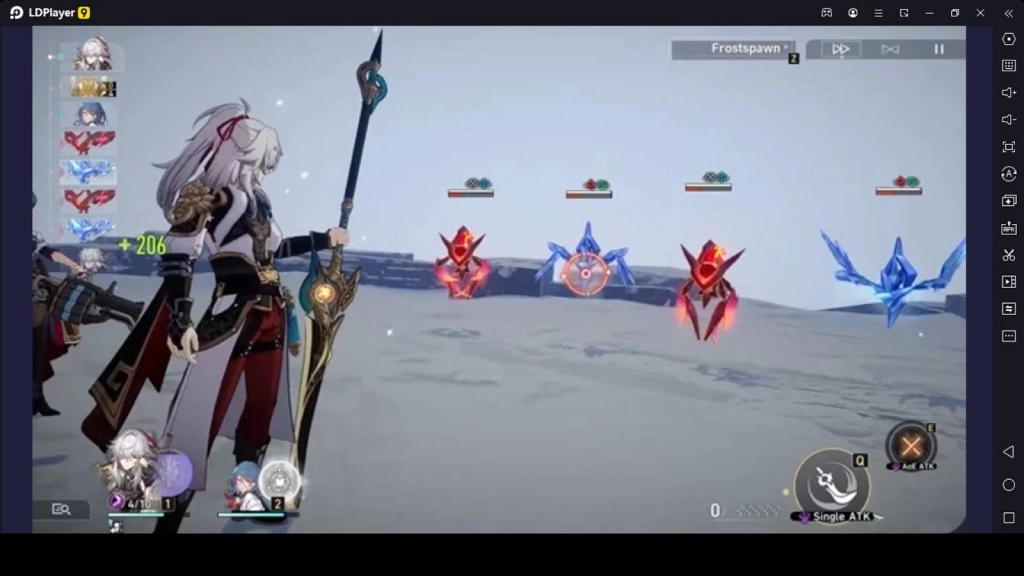Trigger the silver-haired character's purple ultimate
1024x576 pixels.
pyautogui.click(x=173, y=473)
